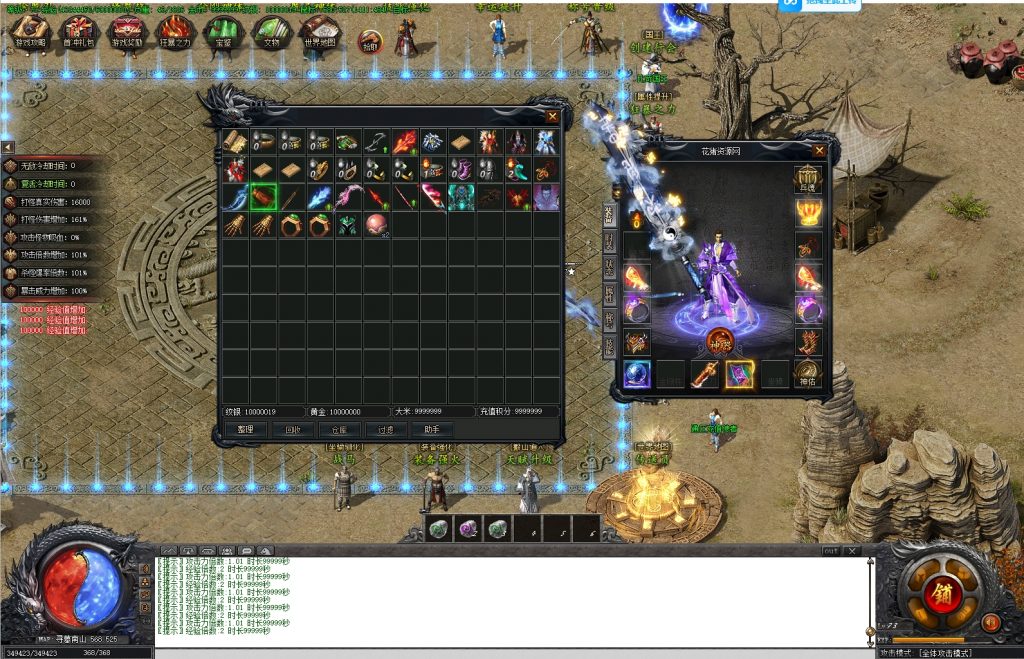Select the blue orb equipment slot

[637, 373]
